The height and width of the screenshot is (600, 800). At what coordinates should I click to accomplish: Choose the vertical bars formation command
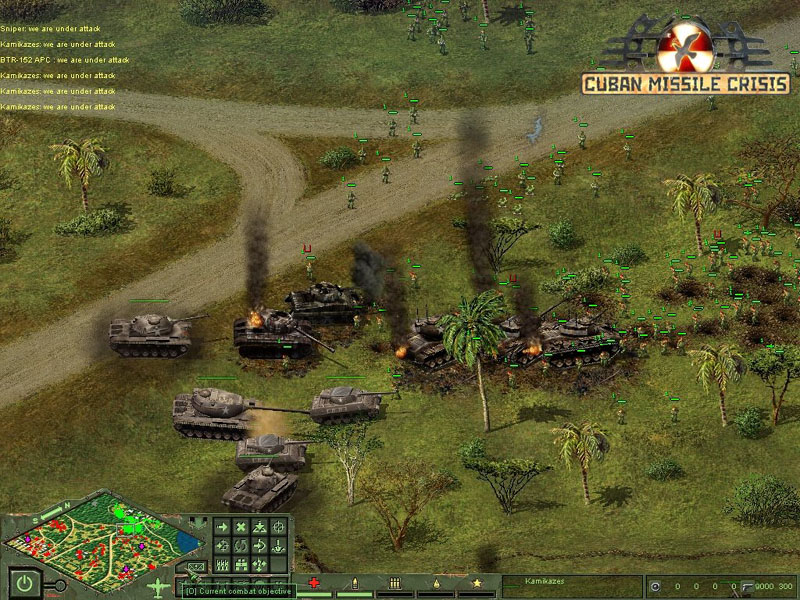point(222,565)
